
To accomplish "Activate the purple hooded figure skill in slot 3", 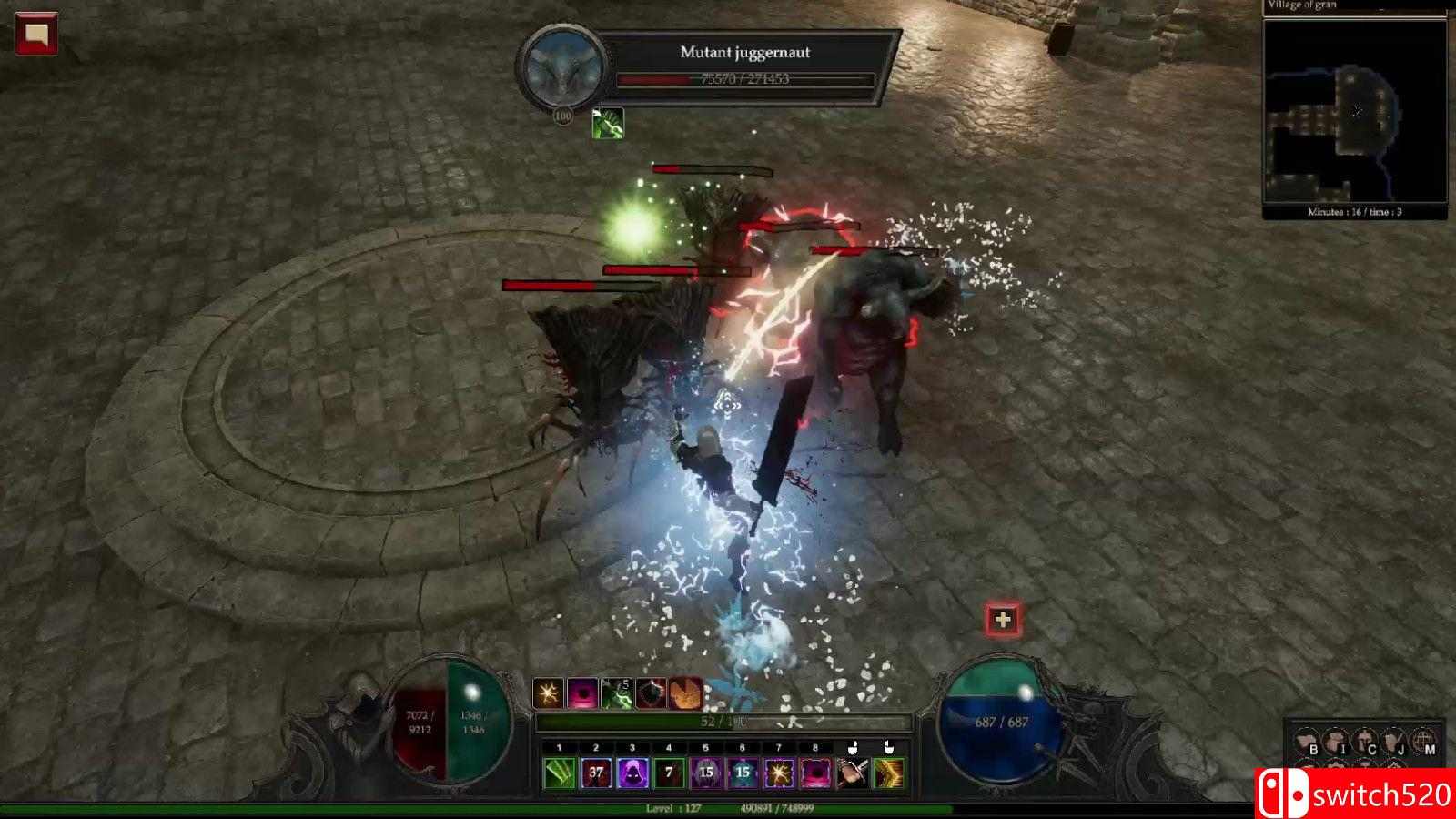I will click(x=632, y=773).
